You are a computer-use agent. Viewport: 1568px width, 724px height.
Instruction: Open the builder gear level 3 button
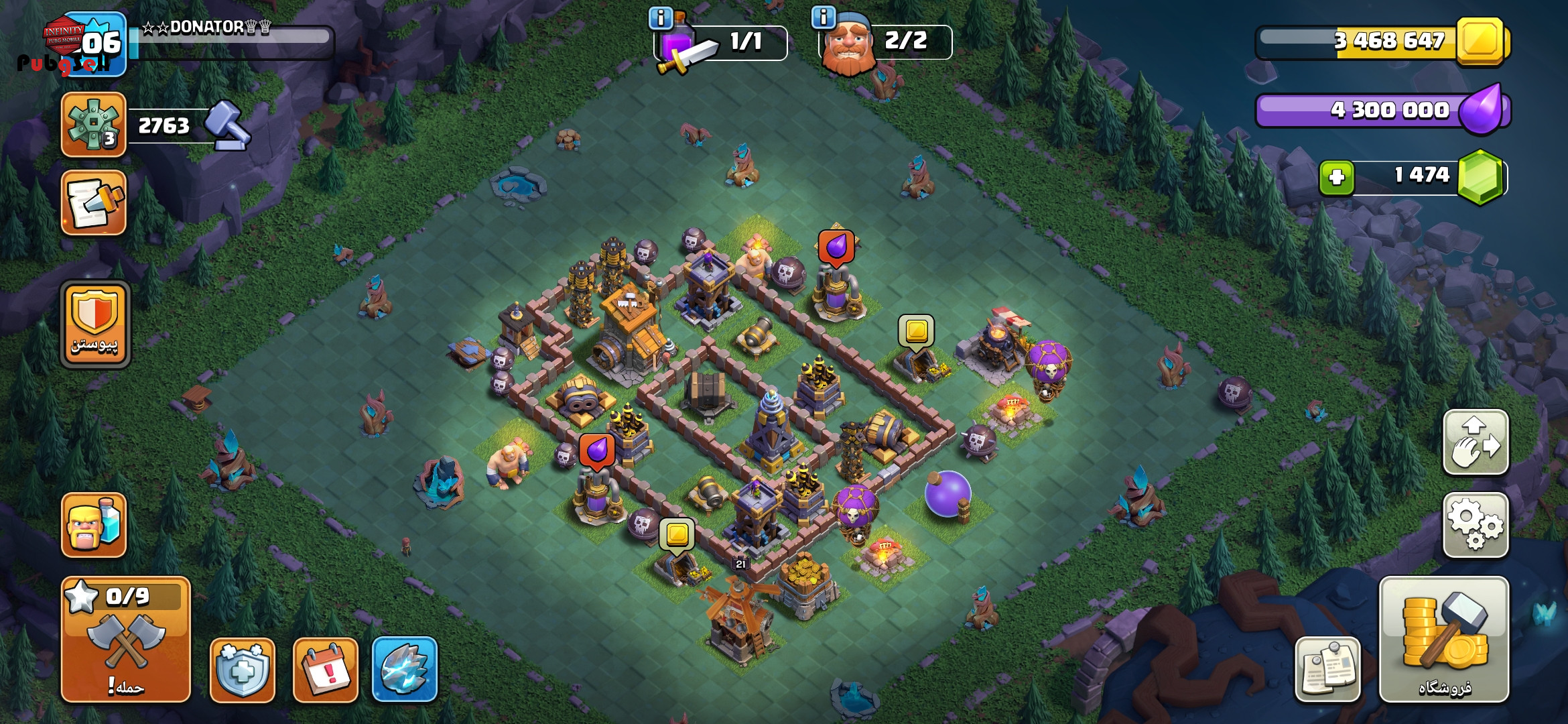point(94,125)
